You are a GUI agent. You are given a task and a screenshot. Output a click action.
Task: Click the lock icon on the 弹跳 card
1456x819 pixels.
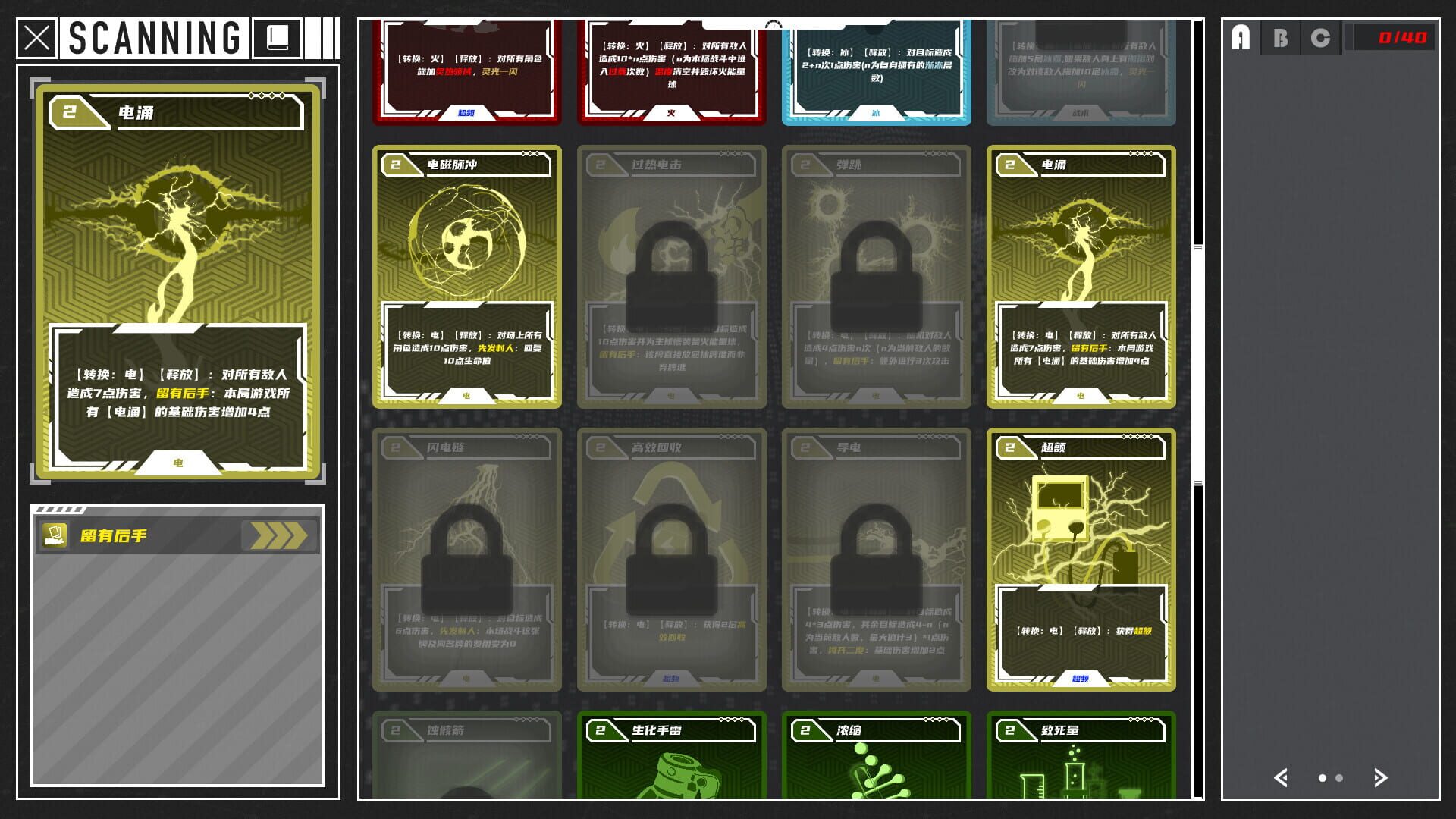[x=876, y=269]
